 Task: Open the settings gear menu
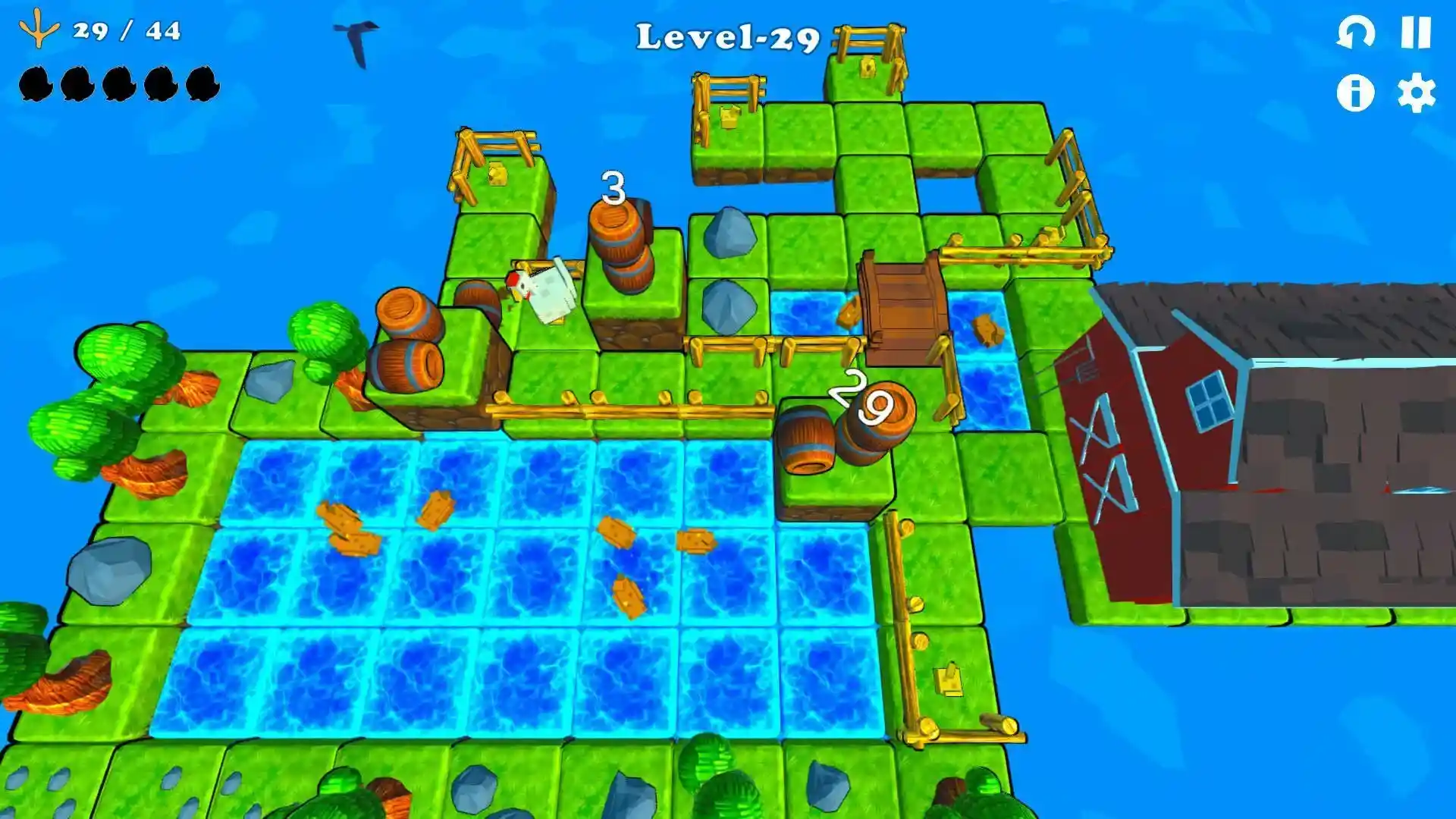[x=1416, y=94]
